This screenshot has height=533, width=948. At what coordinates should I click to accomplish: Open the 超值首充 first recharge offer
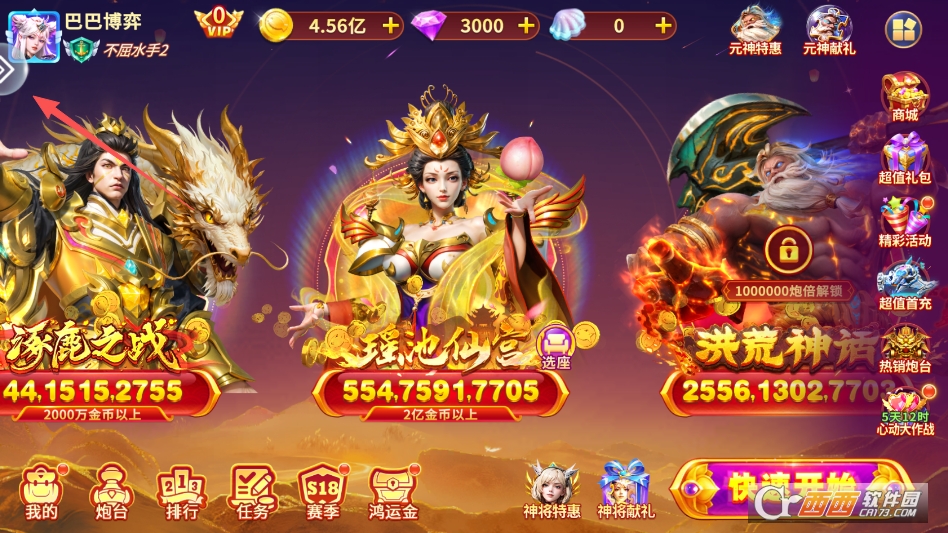[x=904, y=285]
